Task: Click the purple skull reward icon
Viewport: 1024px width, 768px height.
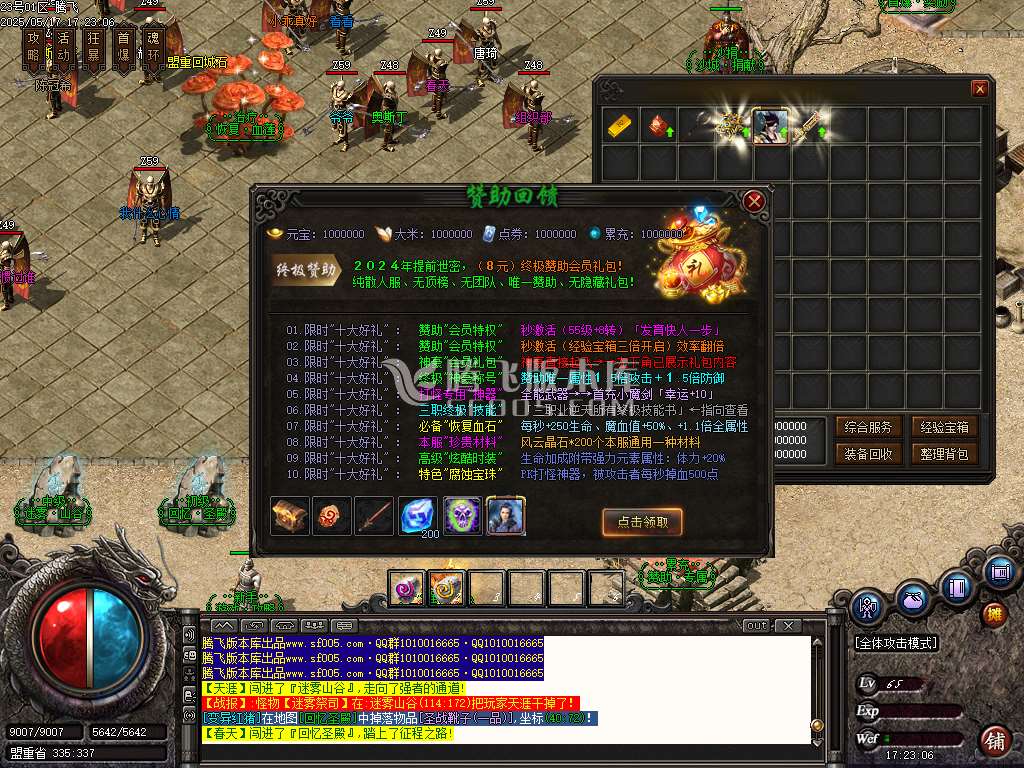Action: pyautogui.click(x=462, y=516)
